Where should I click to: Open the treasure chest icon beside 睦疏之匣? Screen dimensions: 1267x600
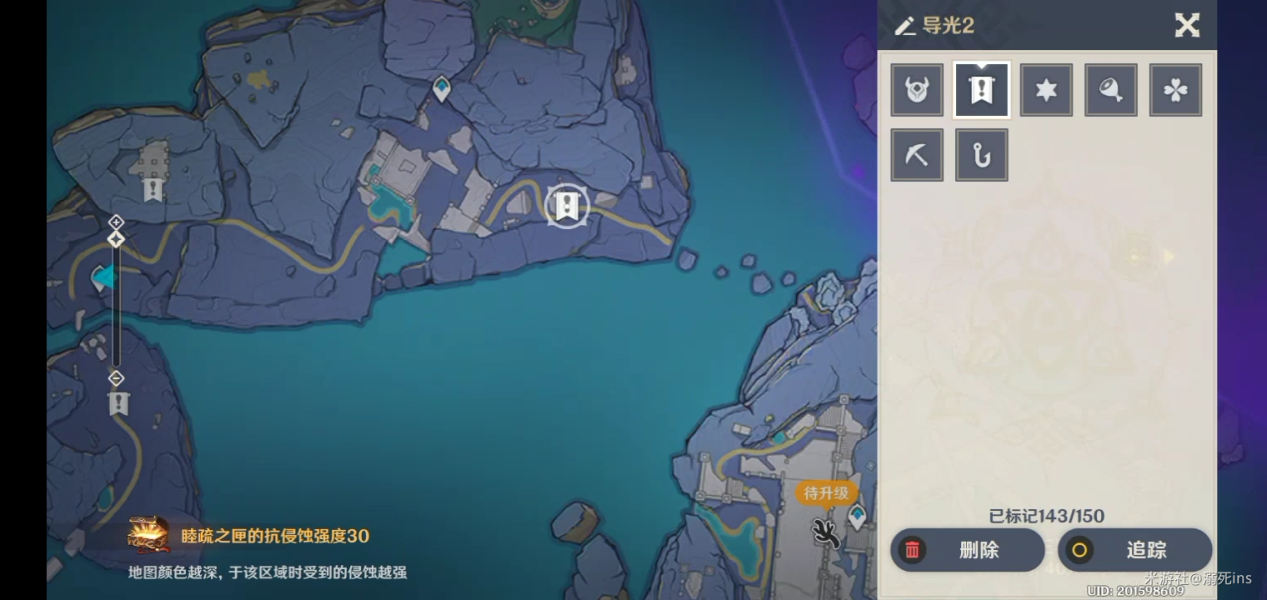click(x=148, y=535)
